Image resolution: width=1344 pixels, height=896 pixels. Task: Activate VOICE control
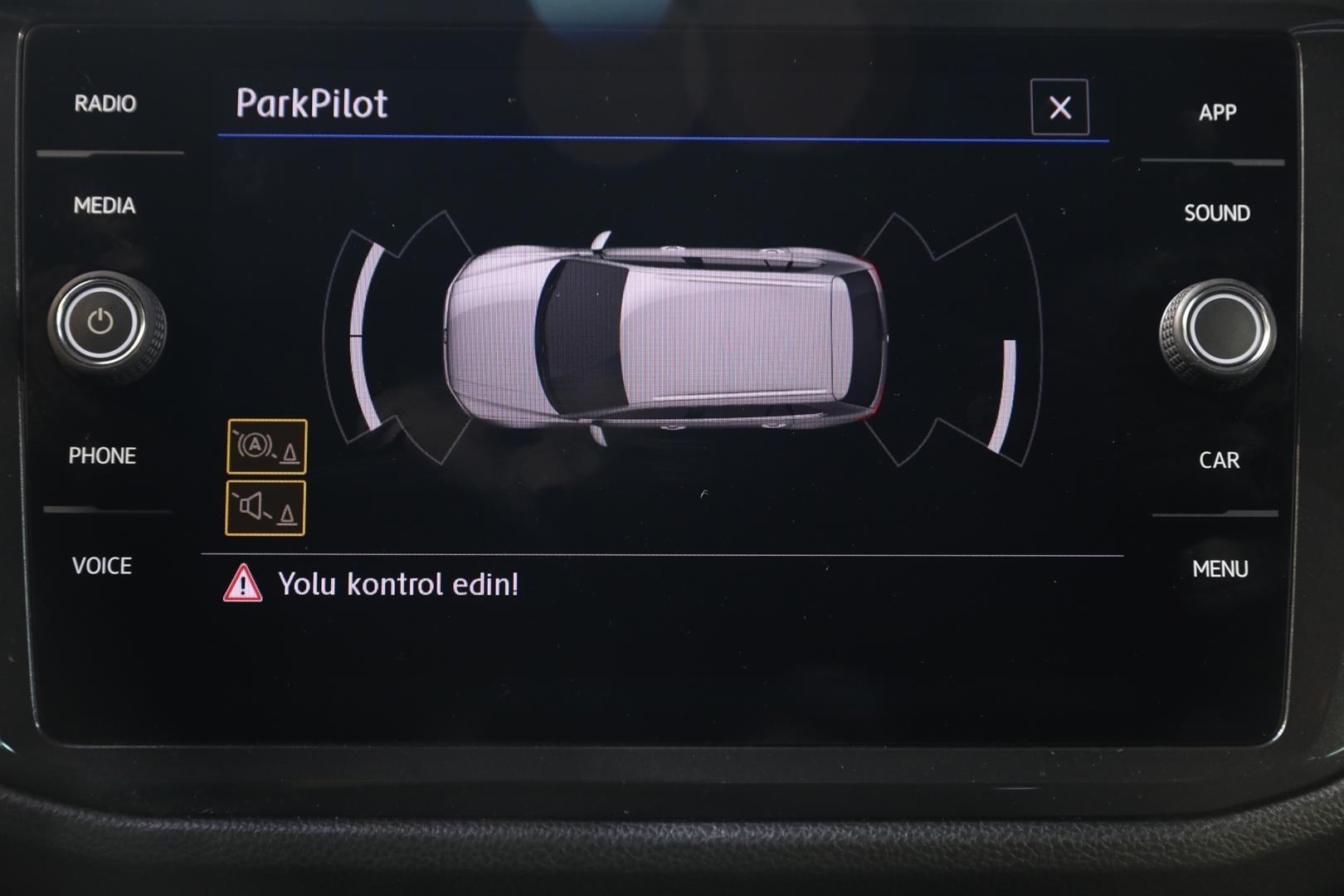(102, 566)
